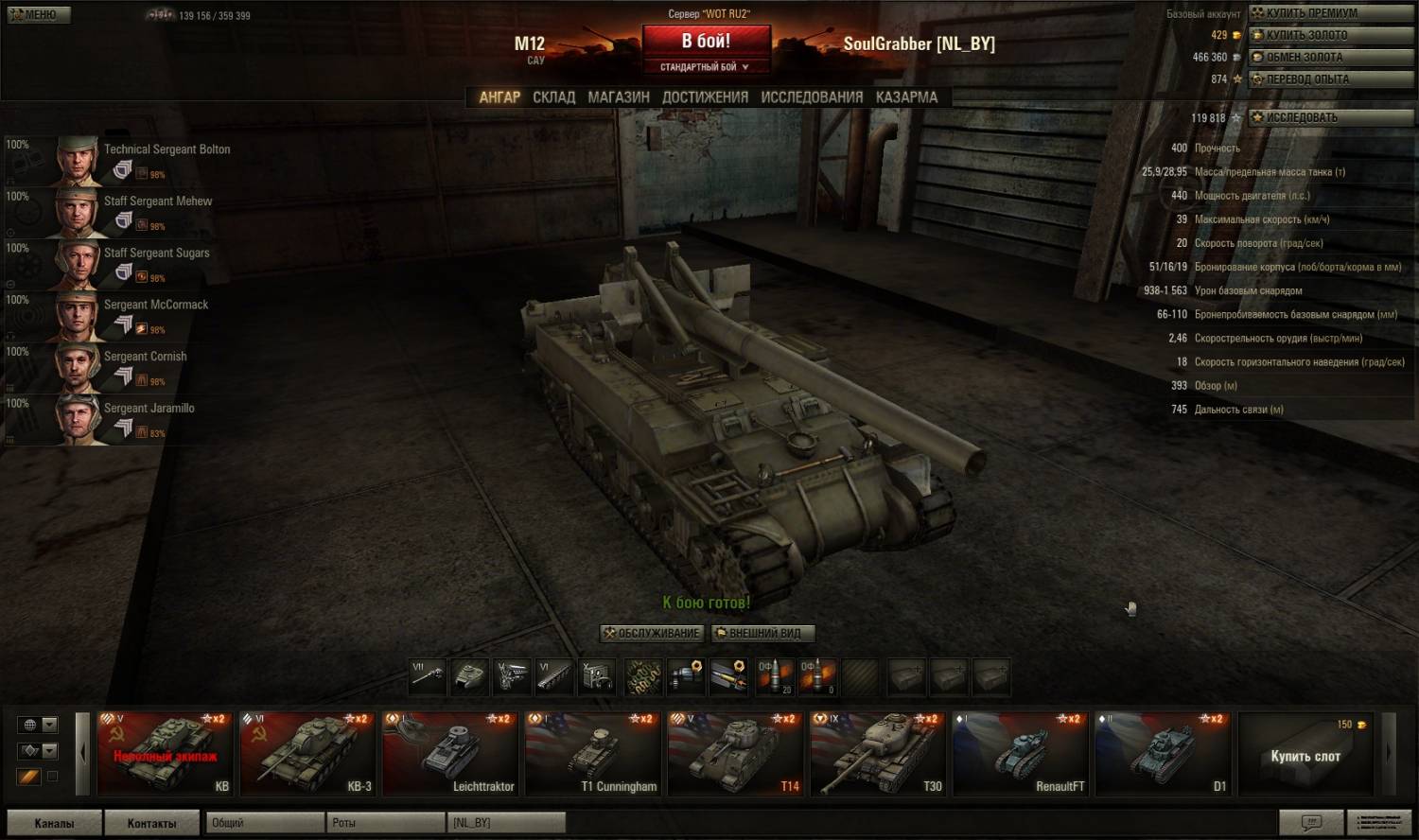Click КУПИТЬ ПРЕМИУМ button

click(1310, 13)
